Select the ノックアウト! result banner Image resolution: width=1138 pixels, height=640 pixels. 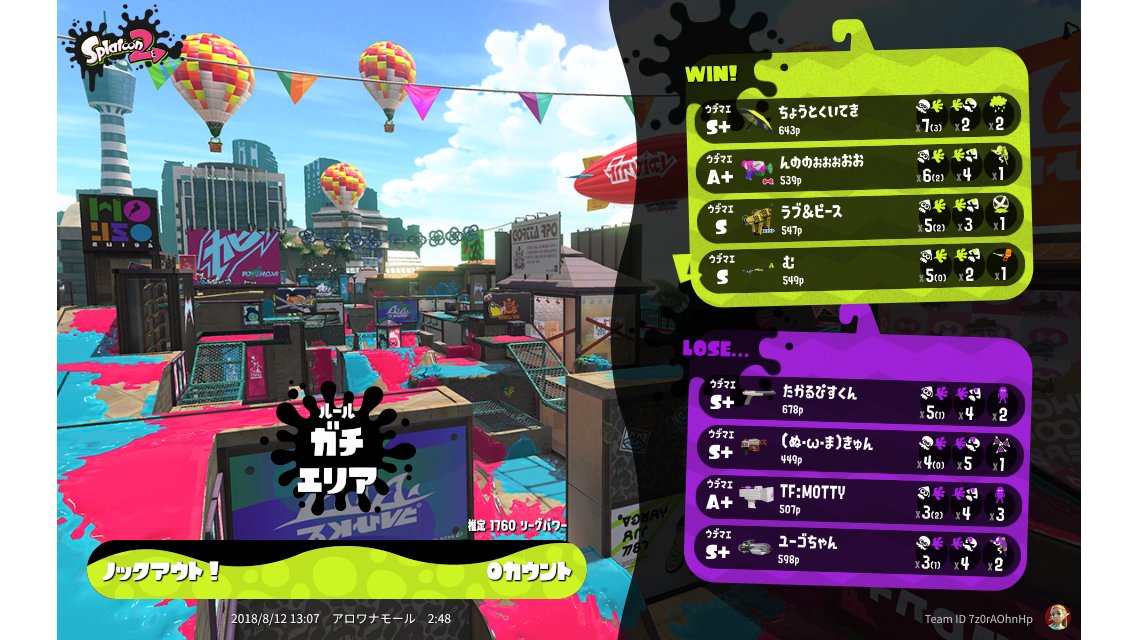(x=335, y=571)
